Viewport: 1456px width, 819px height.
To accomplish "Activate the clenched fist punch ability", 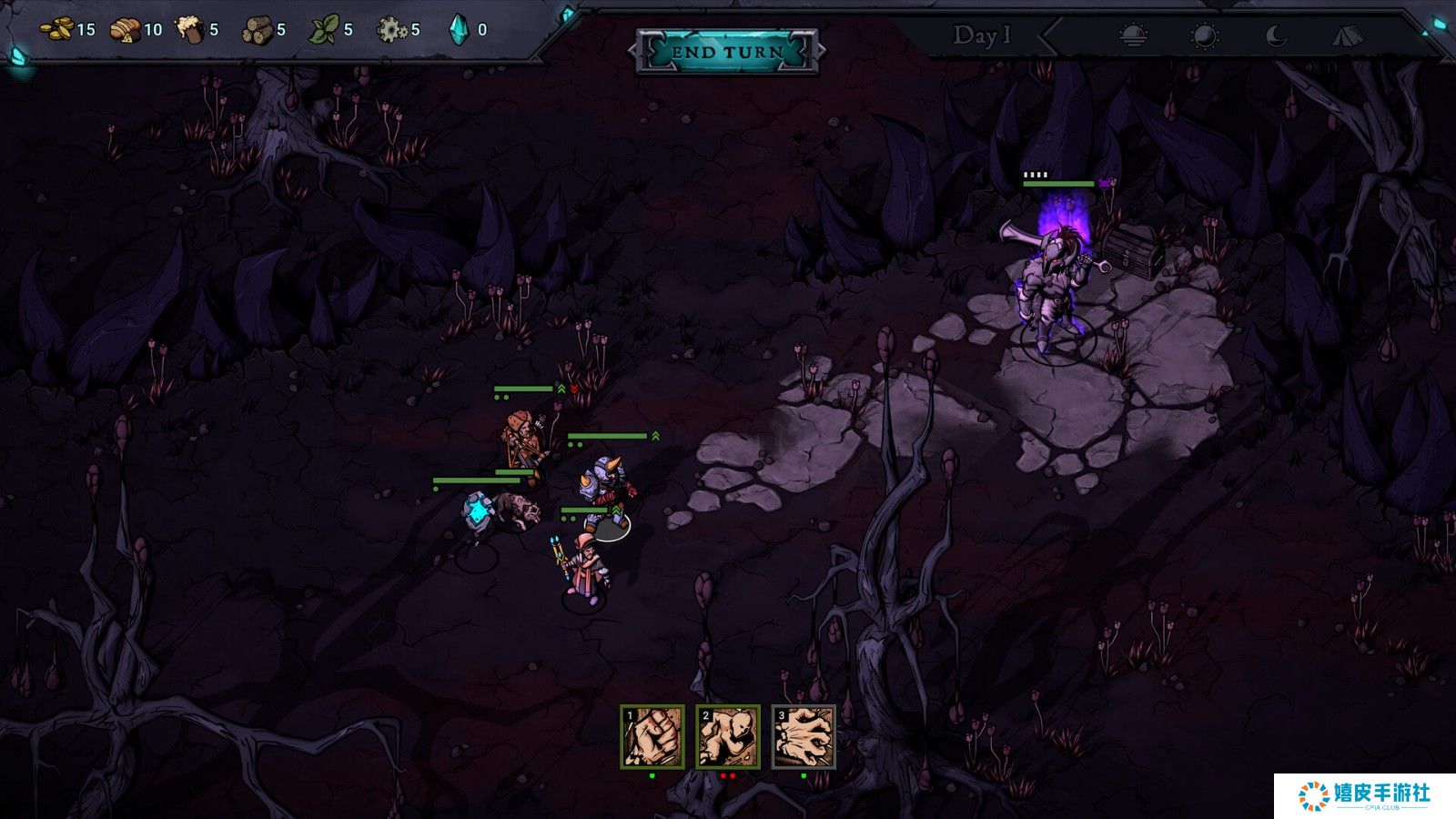I will pyautogui.click(x=652, y=736).
